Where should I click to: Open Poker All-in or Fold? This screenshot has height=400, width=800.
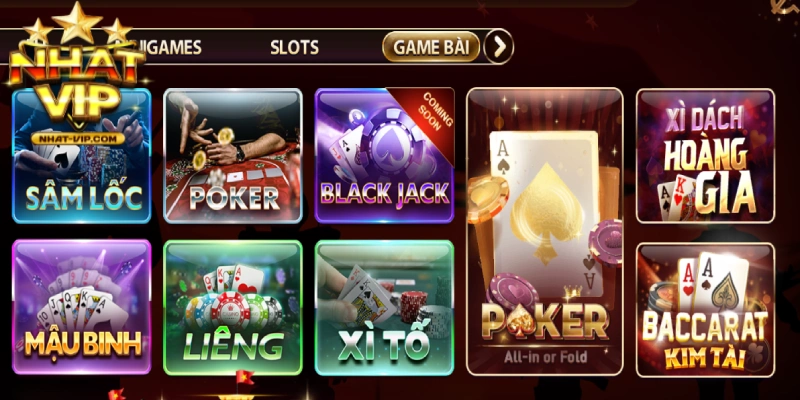point(544,230)
